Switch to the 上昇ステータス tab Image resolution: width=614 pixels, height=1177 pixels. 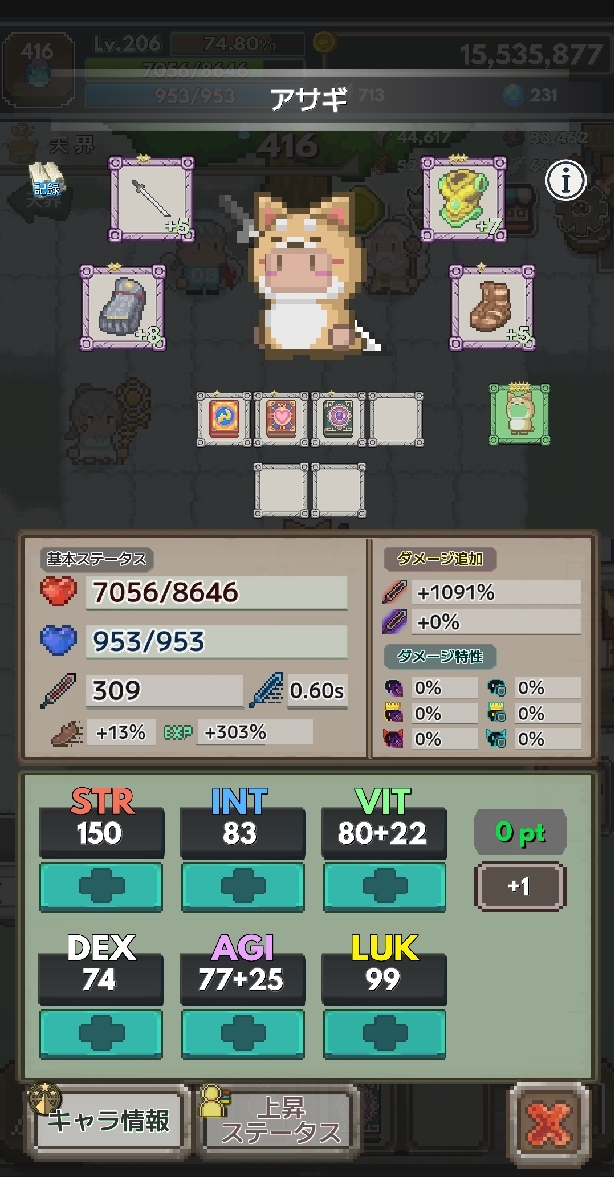(x=280, y=1120)
